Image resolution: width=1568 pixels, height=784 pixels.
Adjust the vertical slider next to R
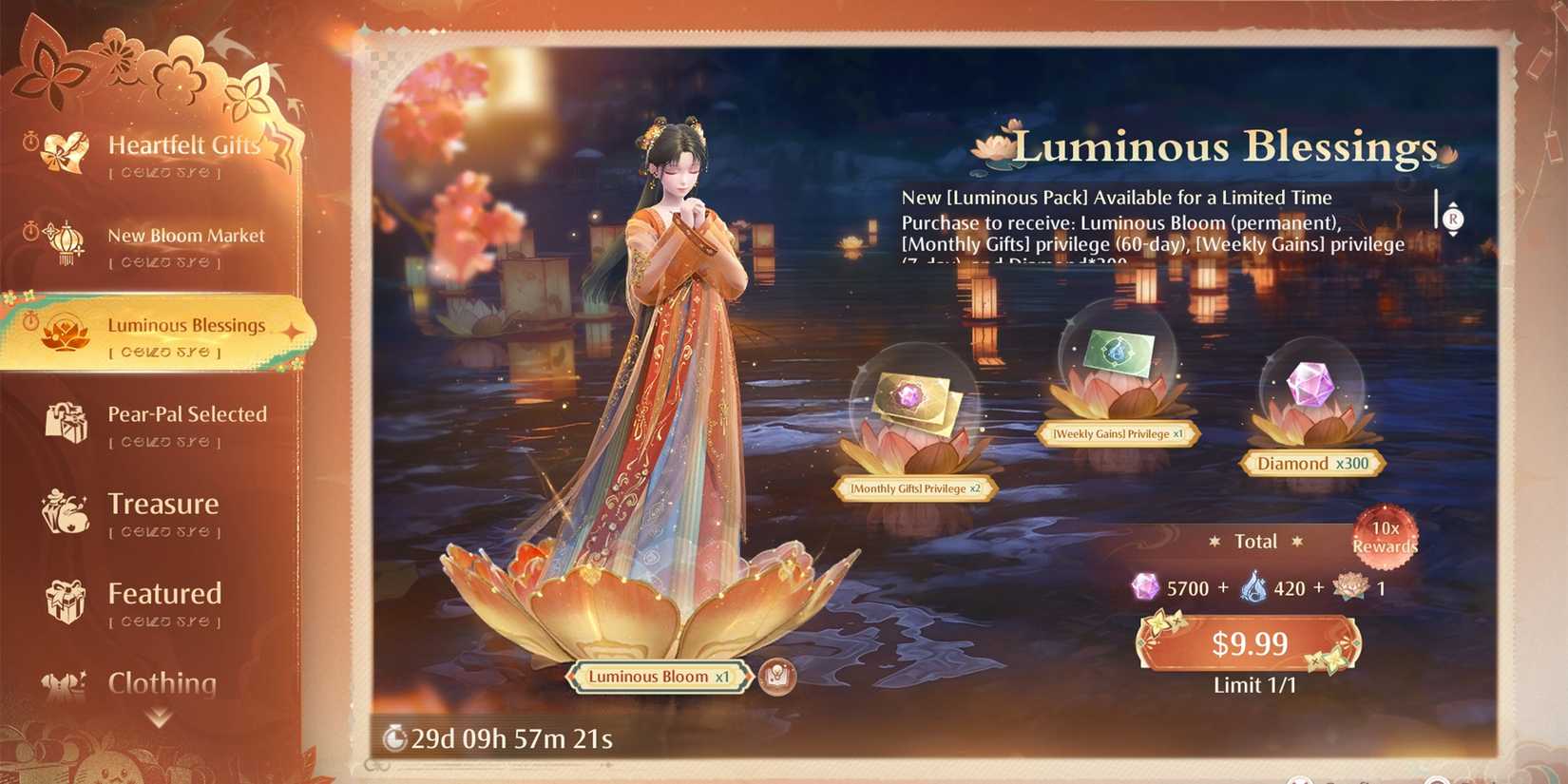(x=1436, y=208)
